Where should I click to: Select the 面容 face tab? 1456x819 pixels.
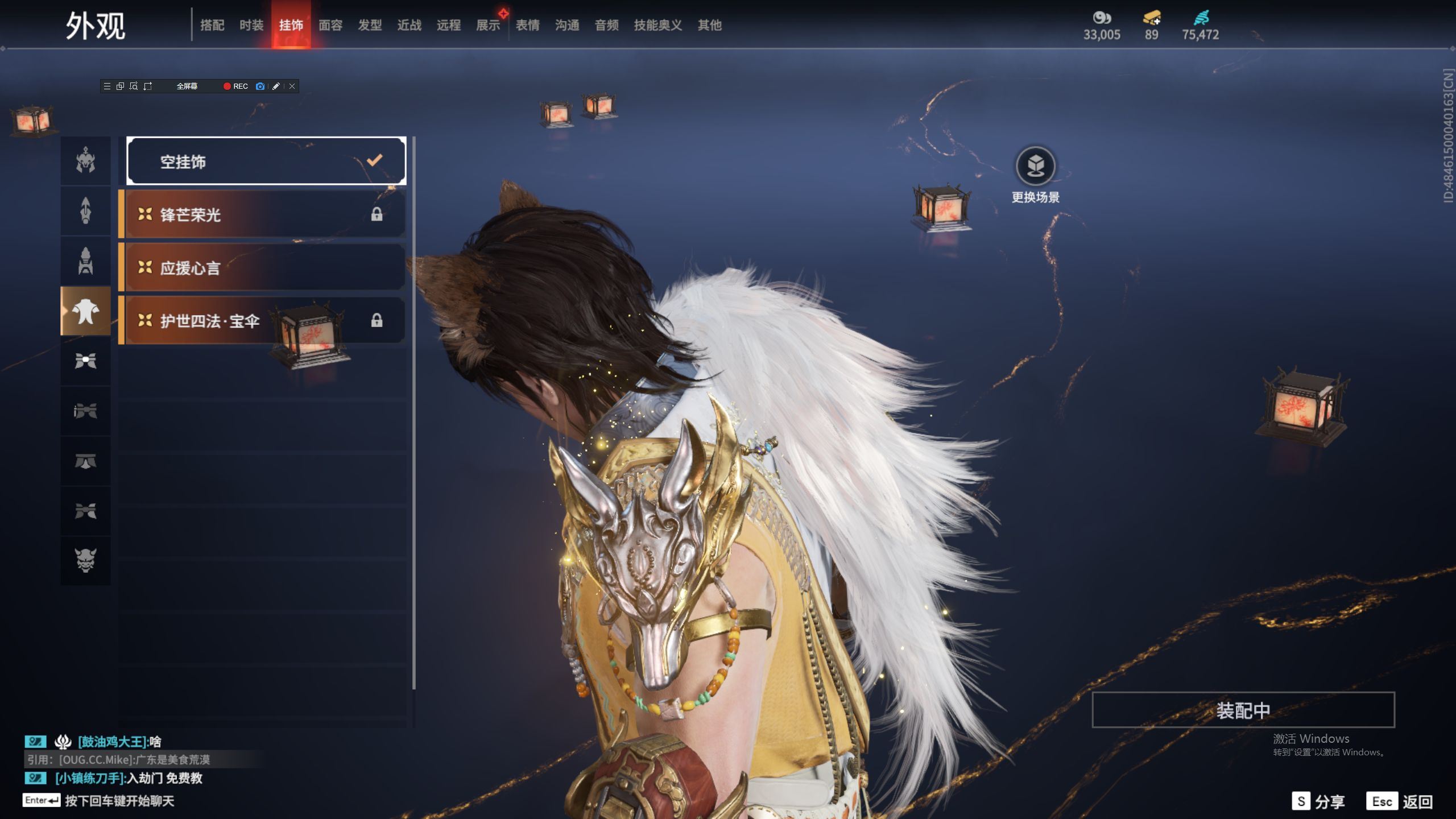330,25
